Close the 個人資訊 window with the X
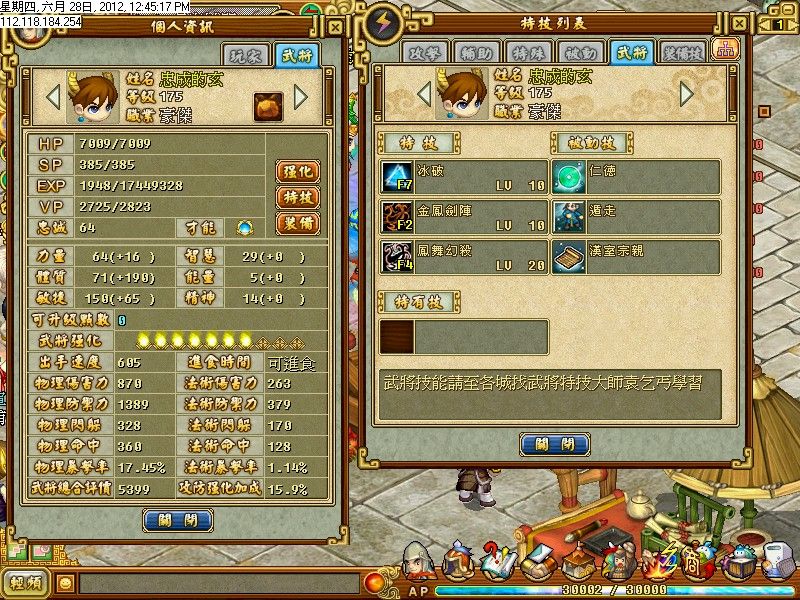The width and height of the screenshot is (800, 600). click(x=335, y=27)
